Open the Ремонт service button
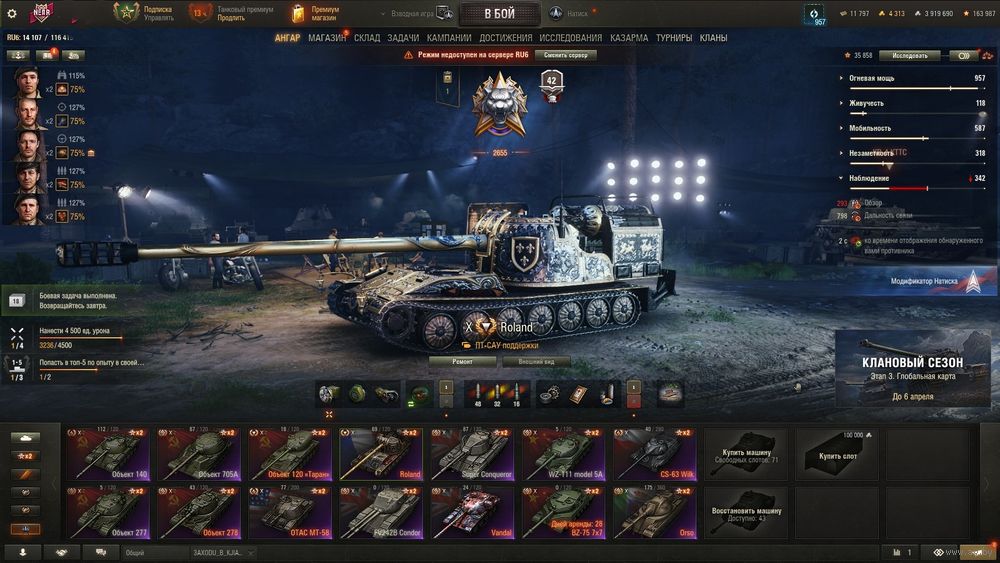Viewport: 1000px width, 563px height. [x=462, y=361]
